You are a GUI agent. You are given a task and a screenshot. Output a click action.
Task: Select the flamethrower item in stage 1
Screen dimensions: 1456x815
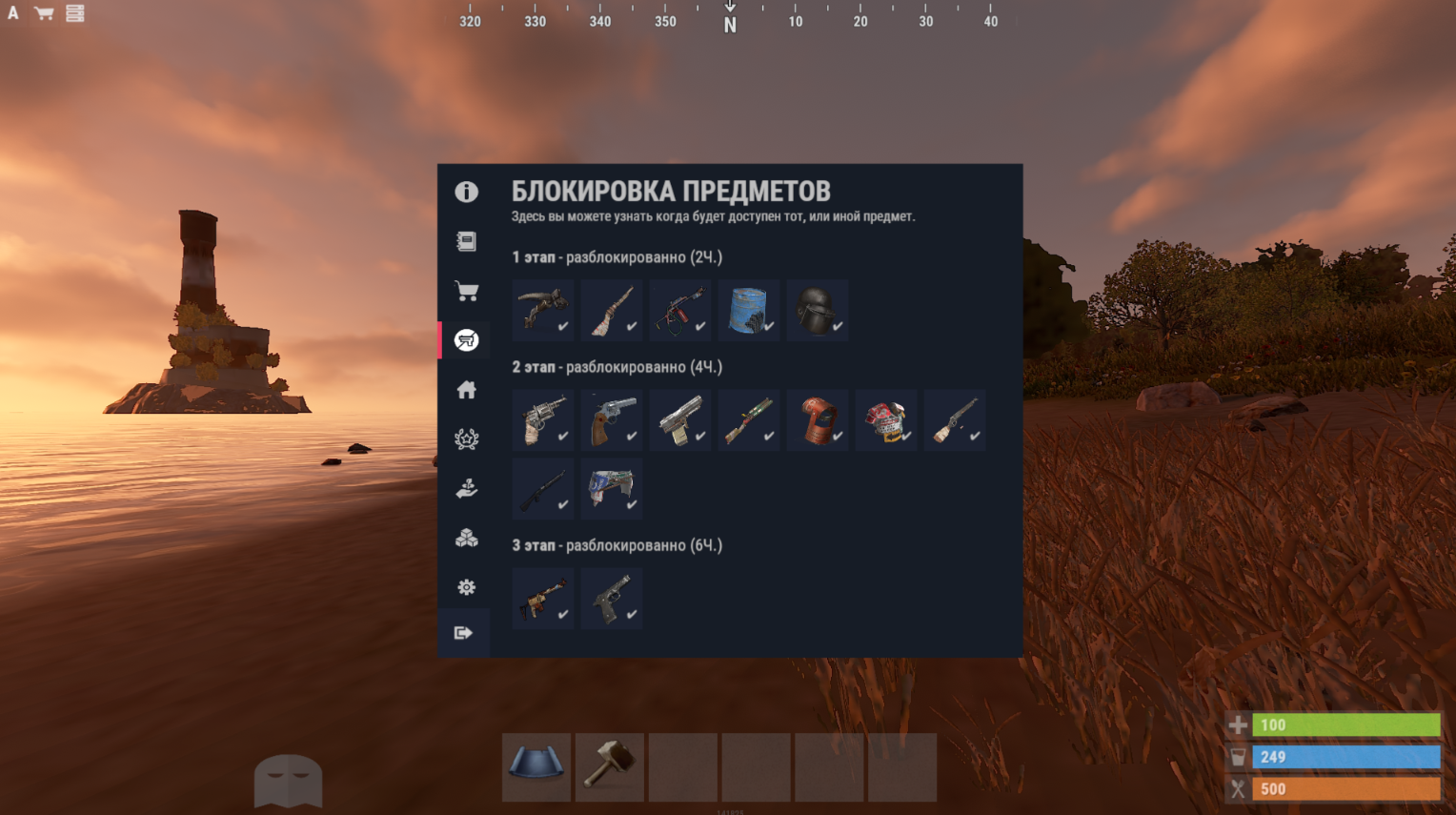click(679, 310)
